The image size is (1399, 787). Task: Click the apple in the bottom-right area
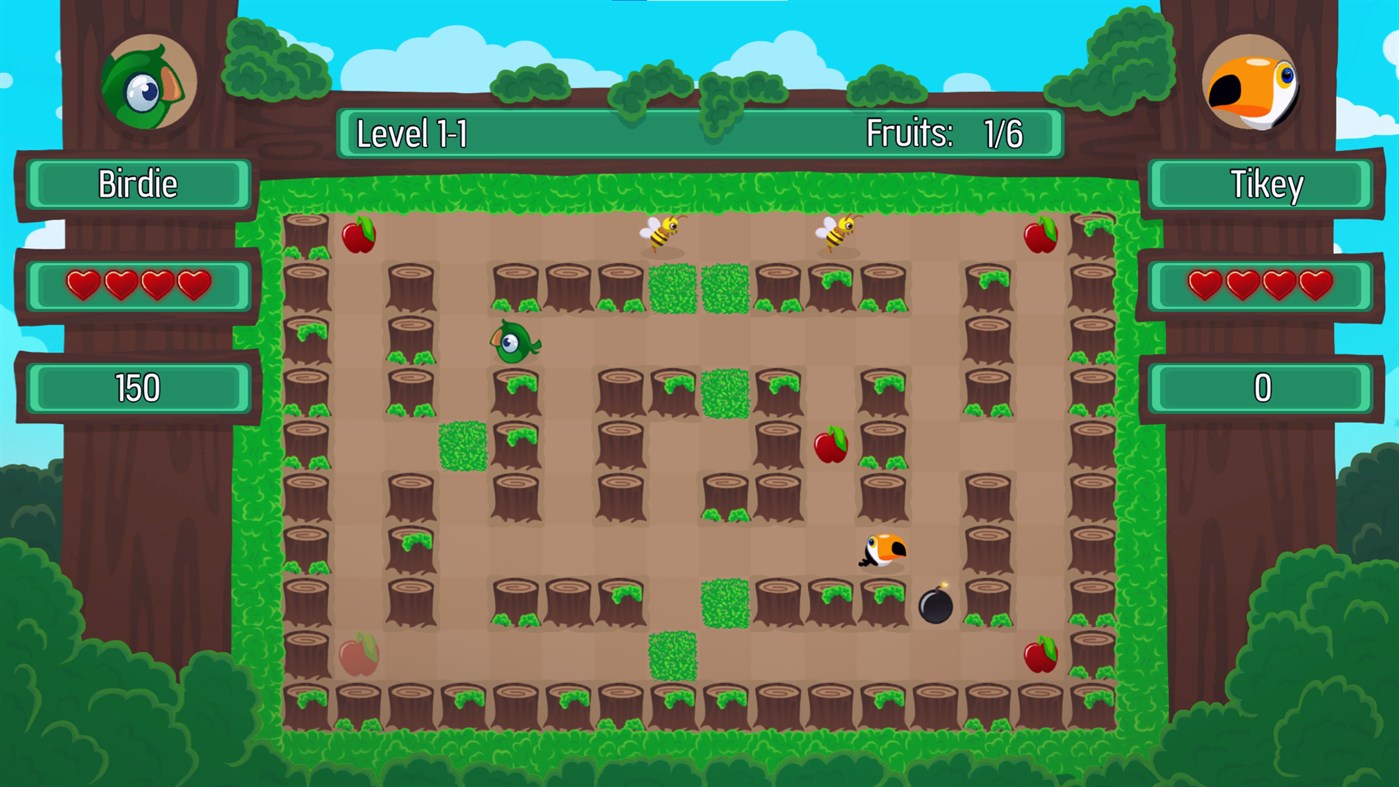1040,657
